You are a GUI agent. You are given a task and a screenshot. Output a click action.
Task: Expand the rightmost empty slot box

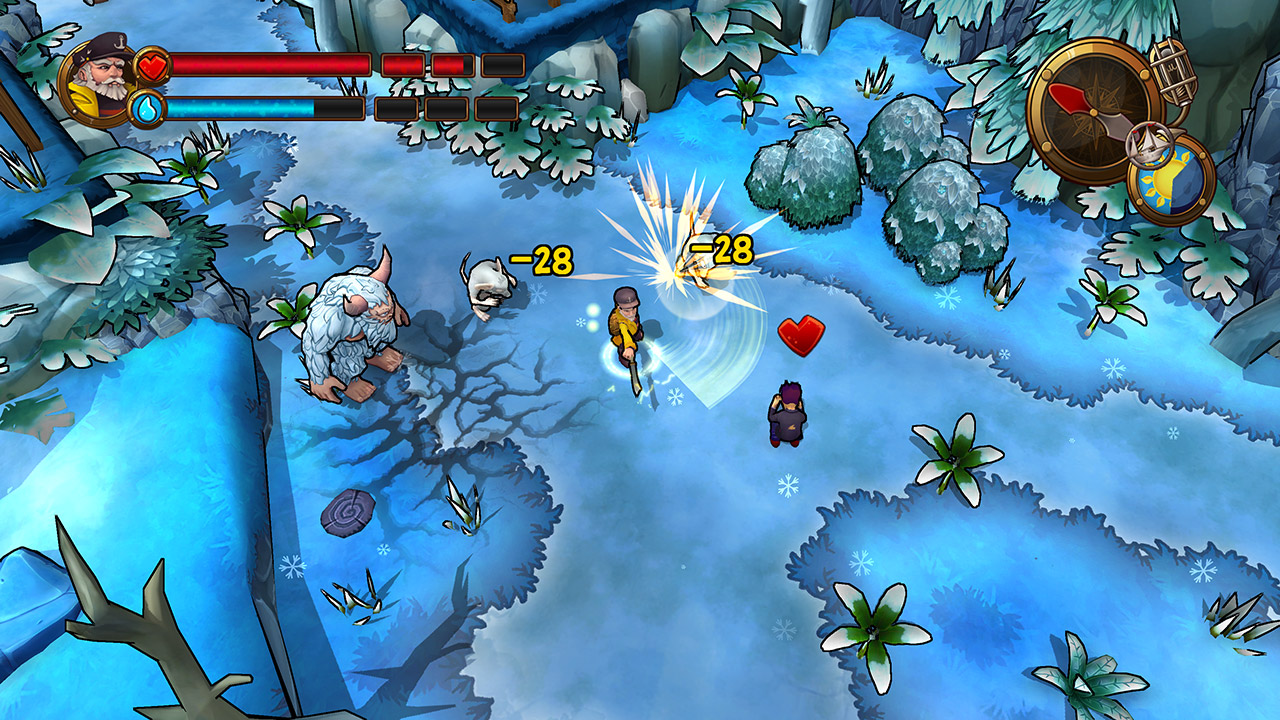click(x=495, y=108)
